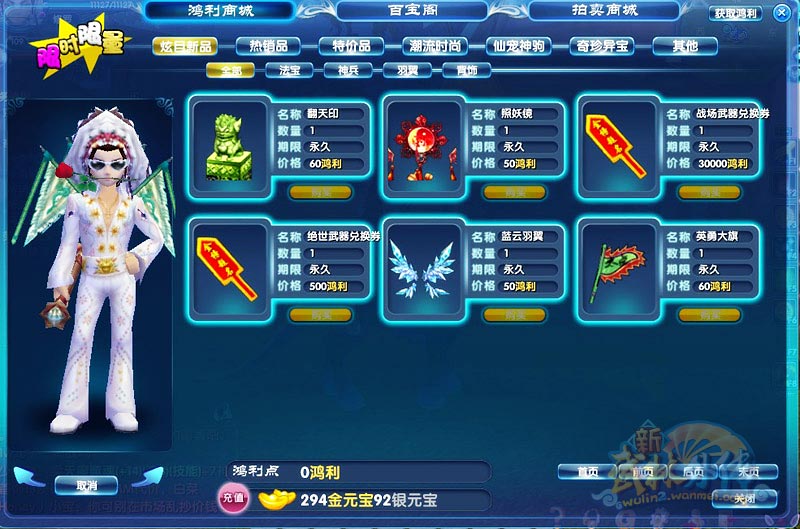This screenshot has height=529, width=800.
Task: Click the 充值 recharge button
Action: click(x=232, y=497)
